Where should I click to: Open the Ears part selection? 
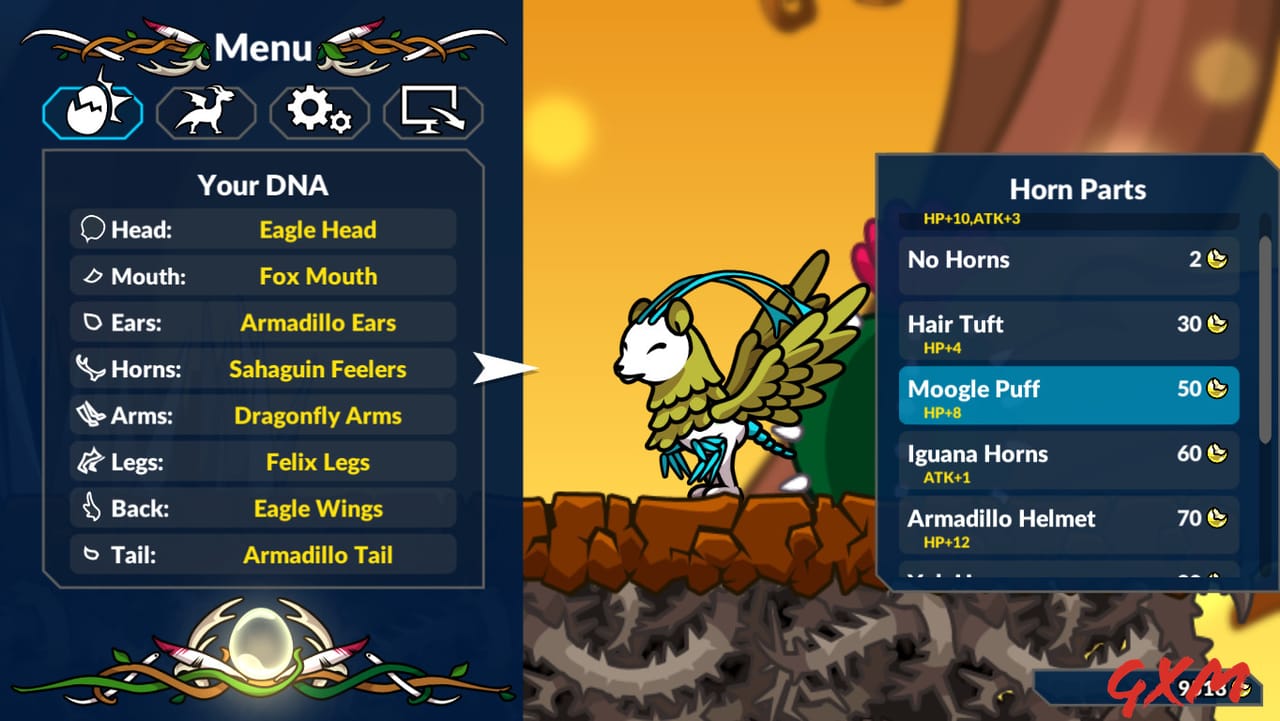point(262,322)
